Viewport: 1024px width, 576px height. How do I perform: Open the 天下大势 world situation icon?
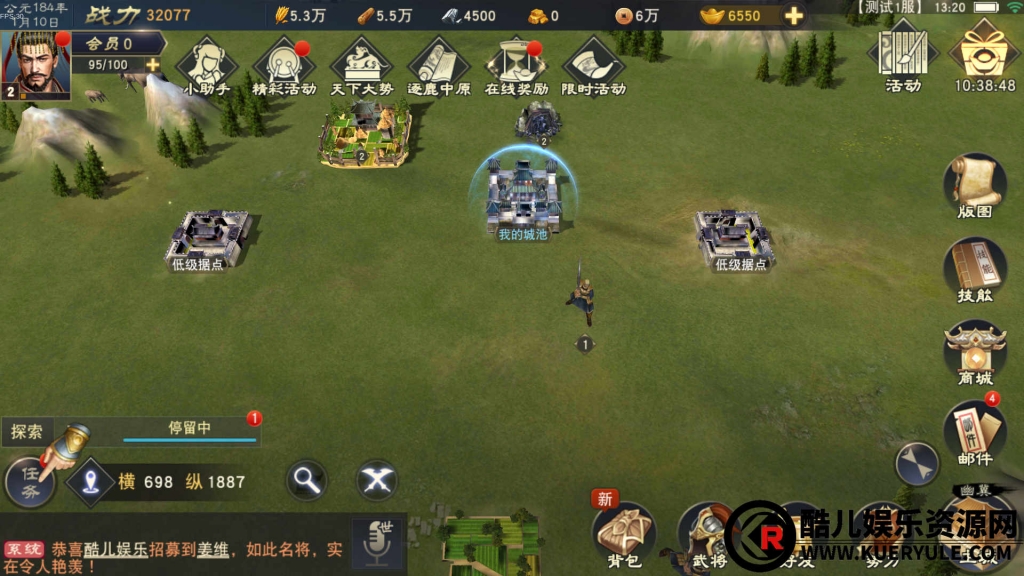(361, 64)
